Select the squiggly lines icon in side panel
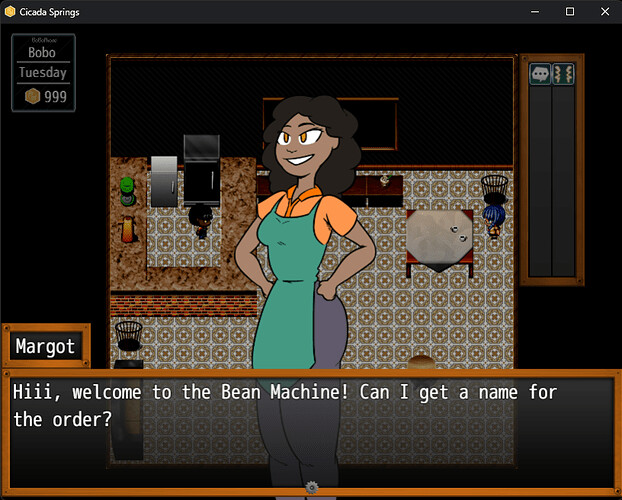Image resolution: width=622 pixels, height=500 pixels. click(564, 74)
